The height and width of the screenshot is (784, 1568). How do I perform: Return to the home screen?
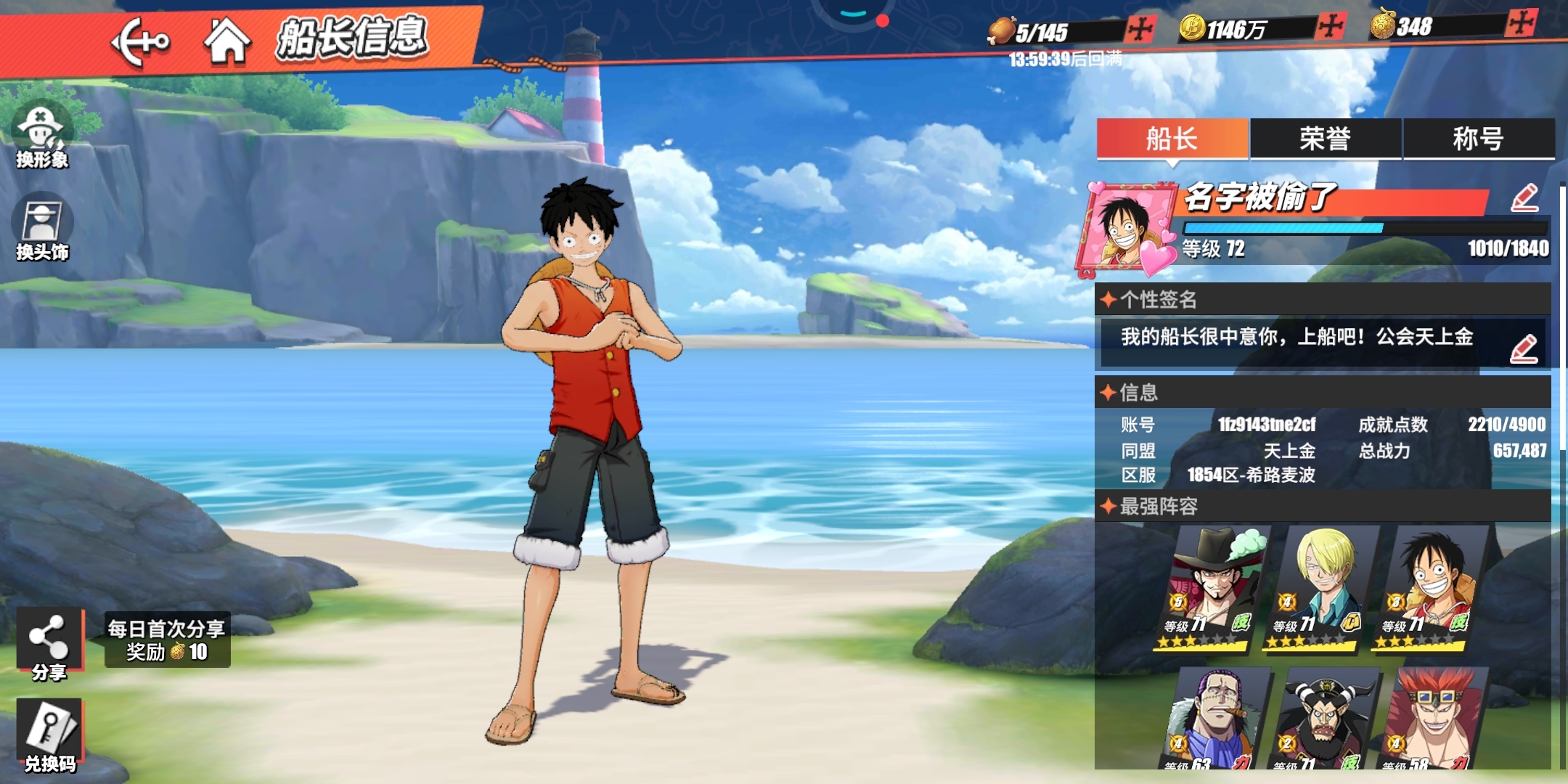click(227, 41)
